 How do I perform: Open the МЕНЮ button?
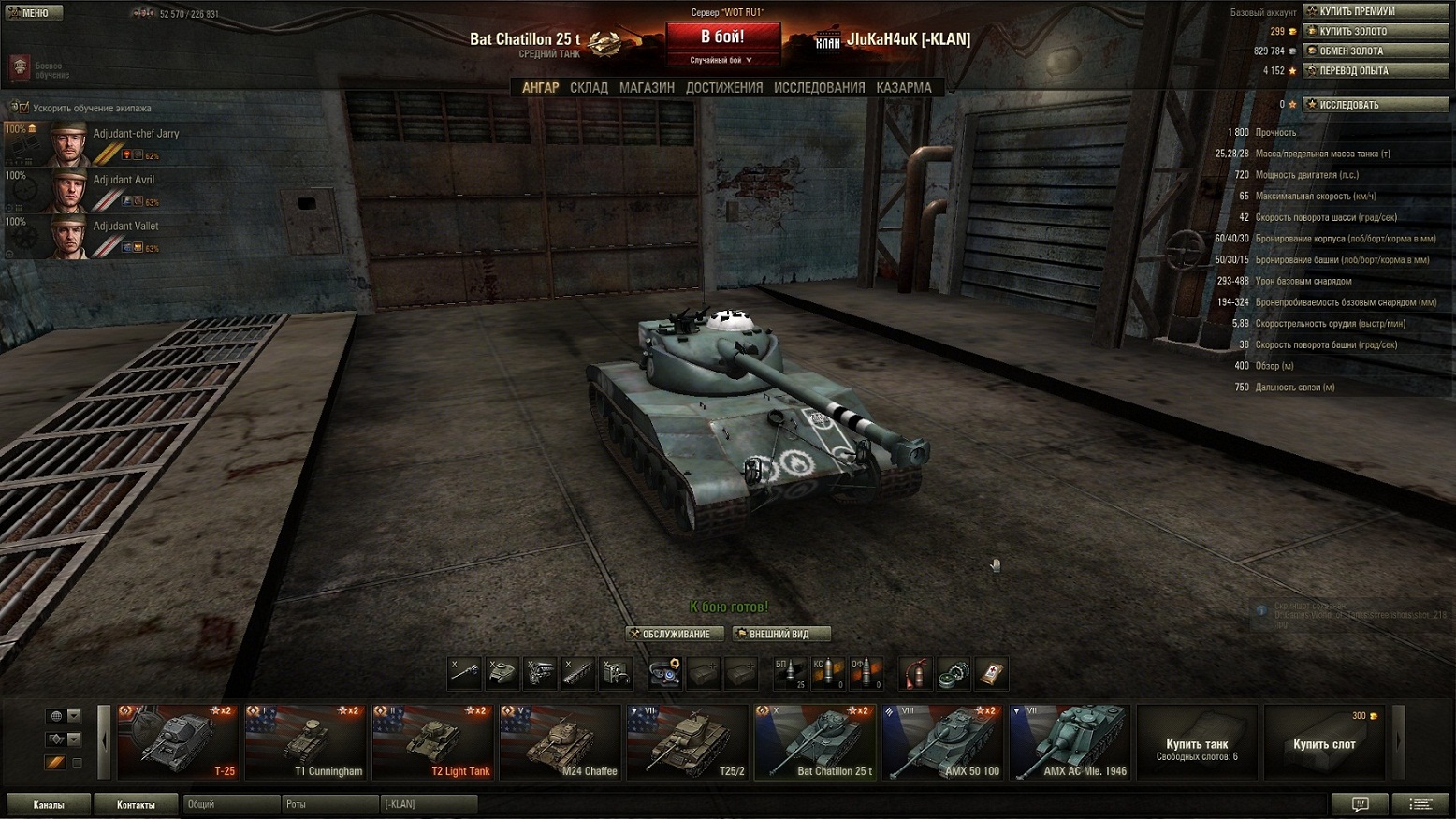tap(34, 13)
